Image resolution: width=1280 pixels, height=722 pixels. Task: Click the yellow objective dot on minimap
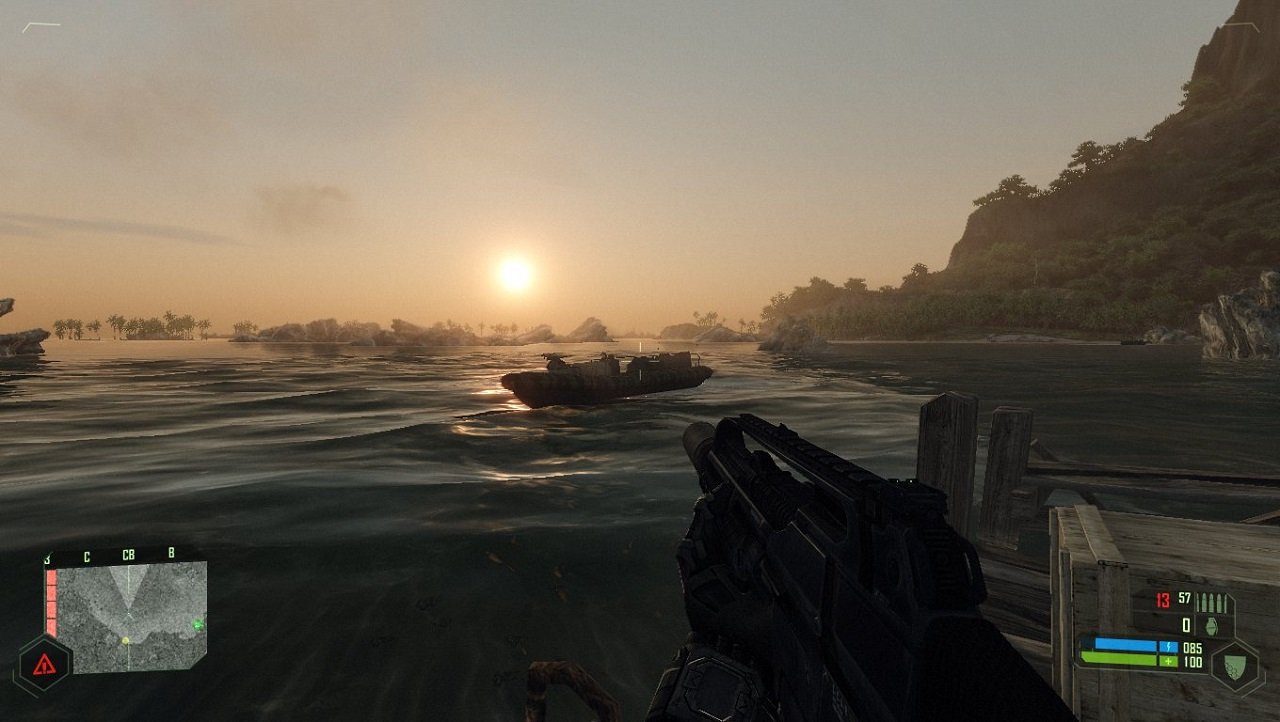click(125, 640)
